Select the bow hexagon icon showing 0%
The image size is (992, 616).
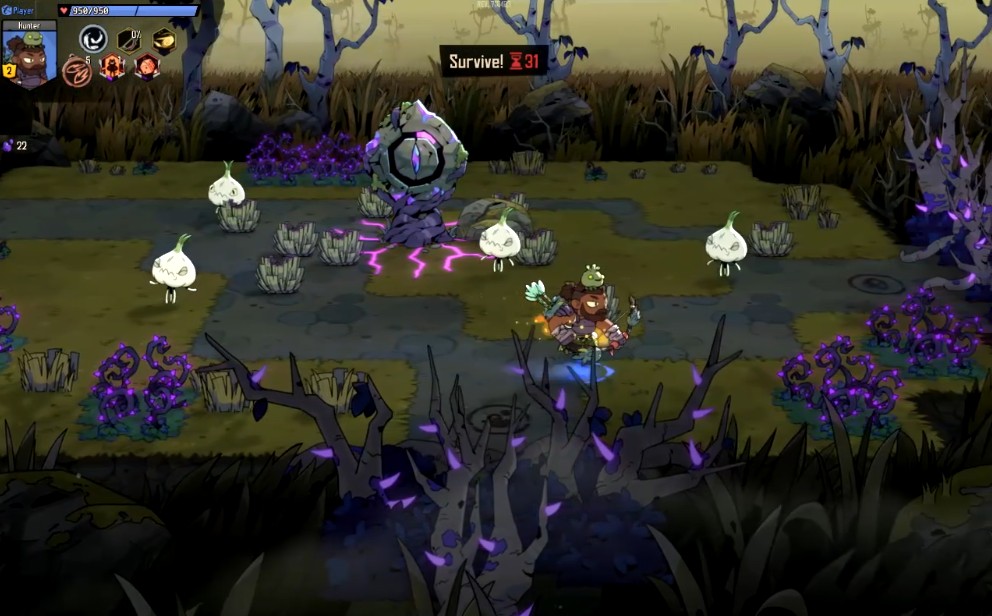129,40
